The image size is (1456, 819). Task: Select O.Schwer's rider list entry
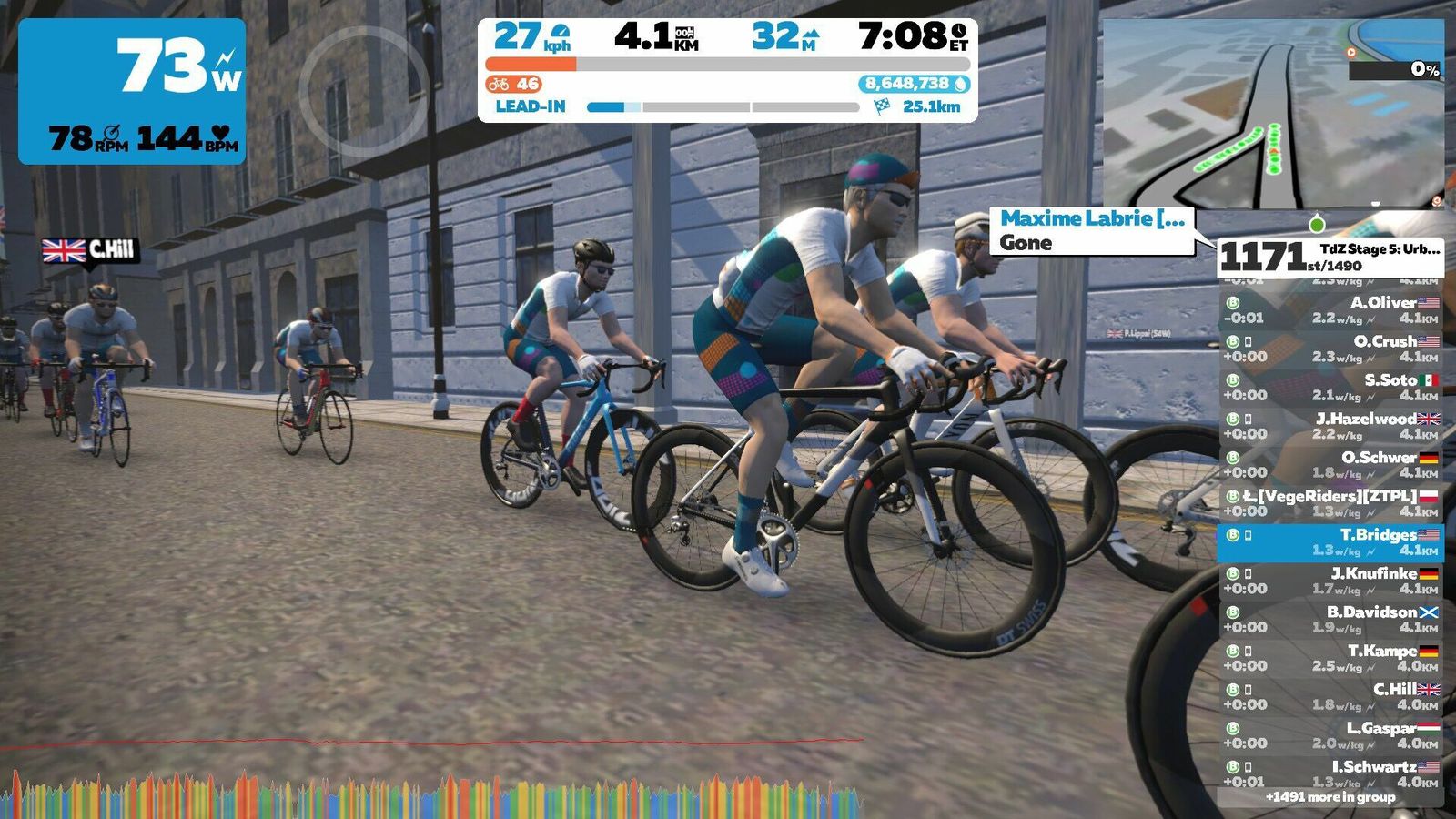1330,465
